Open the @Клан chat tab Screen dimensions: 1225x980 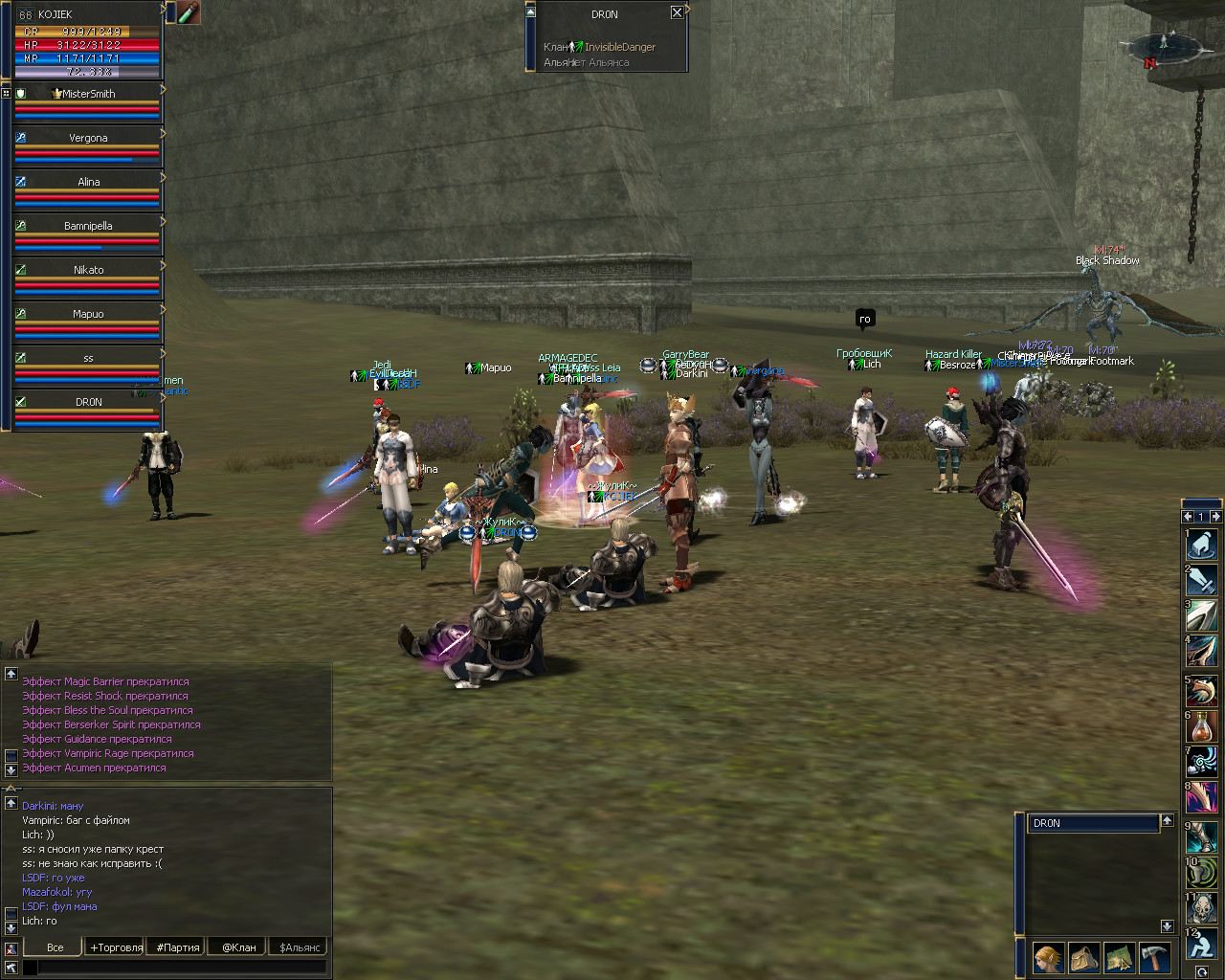pyautogui.click(x=239, y=947)
